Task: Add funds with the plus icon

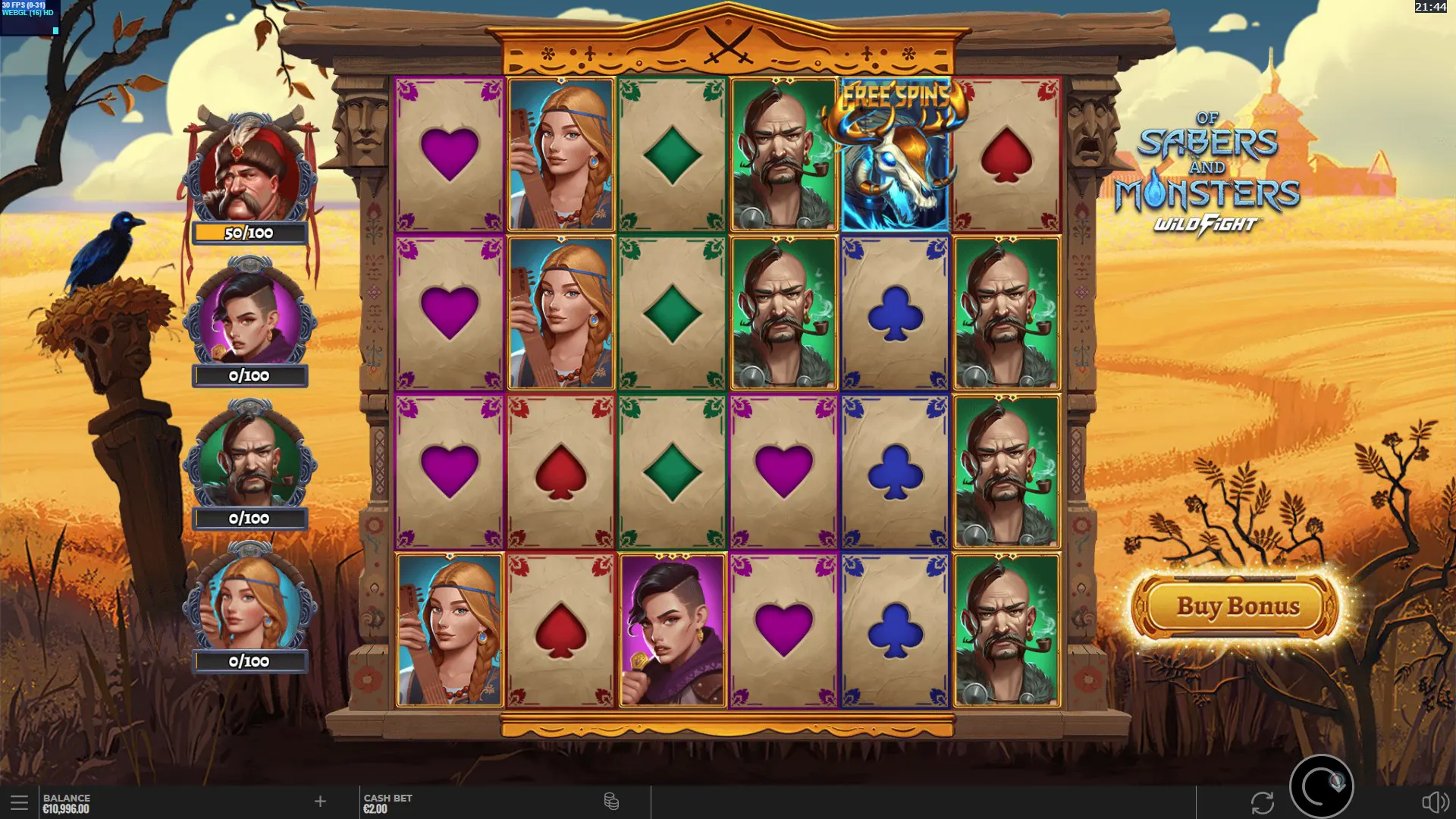Action: point(320,802)
